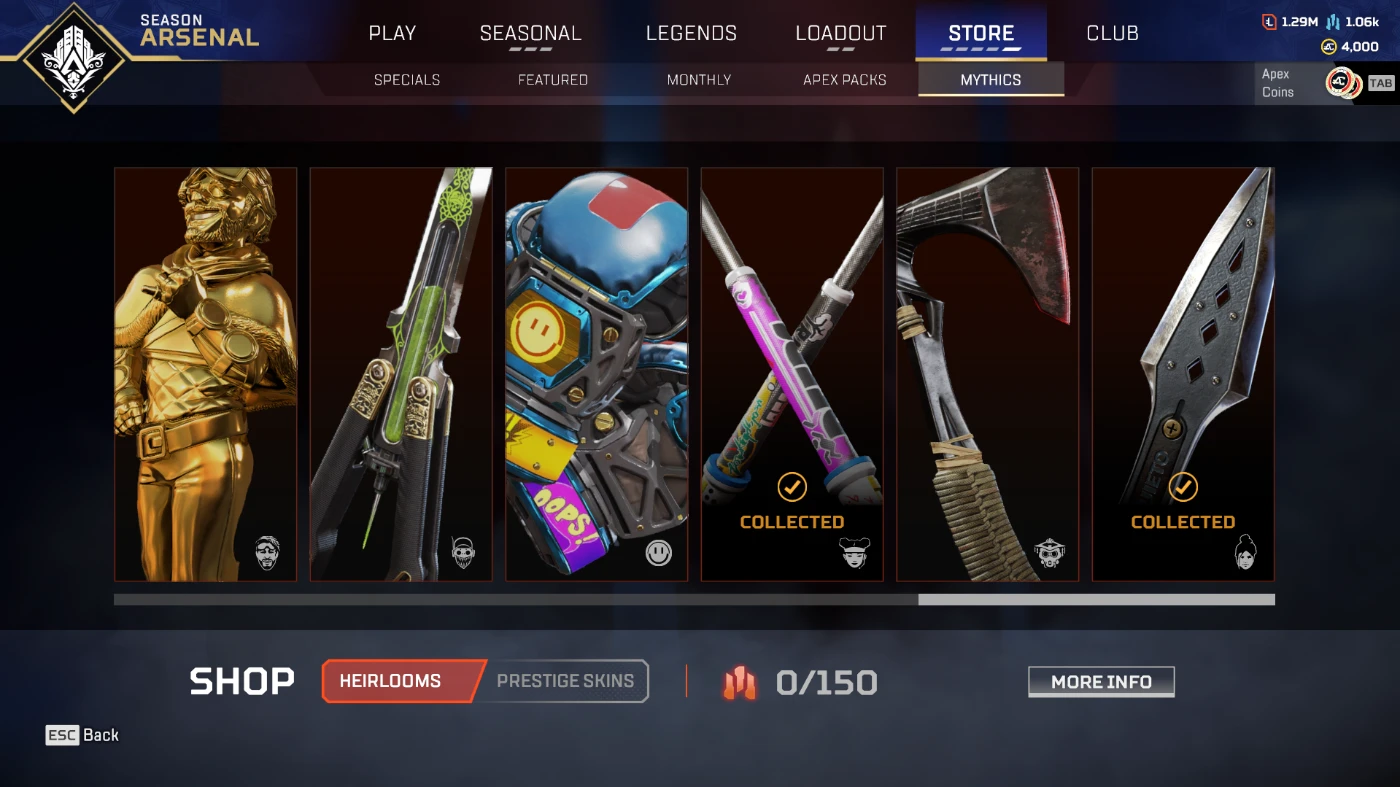This screenshot has width=1400, height=787.
Task: Open the Seasonal menu dropdown
Action: [x=530, y=32]
